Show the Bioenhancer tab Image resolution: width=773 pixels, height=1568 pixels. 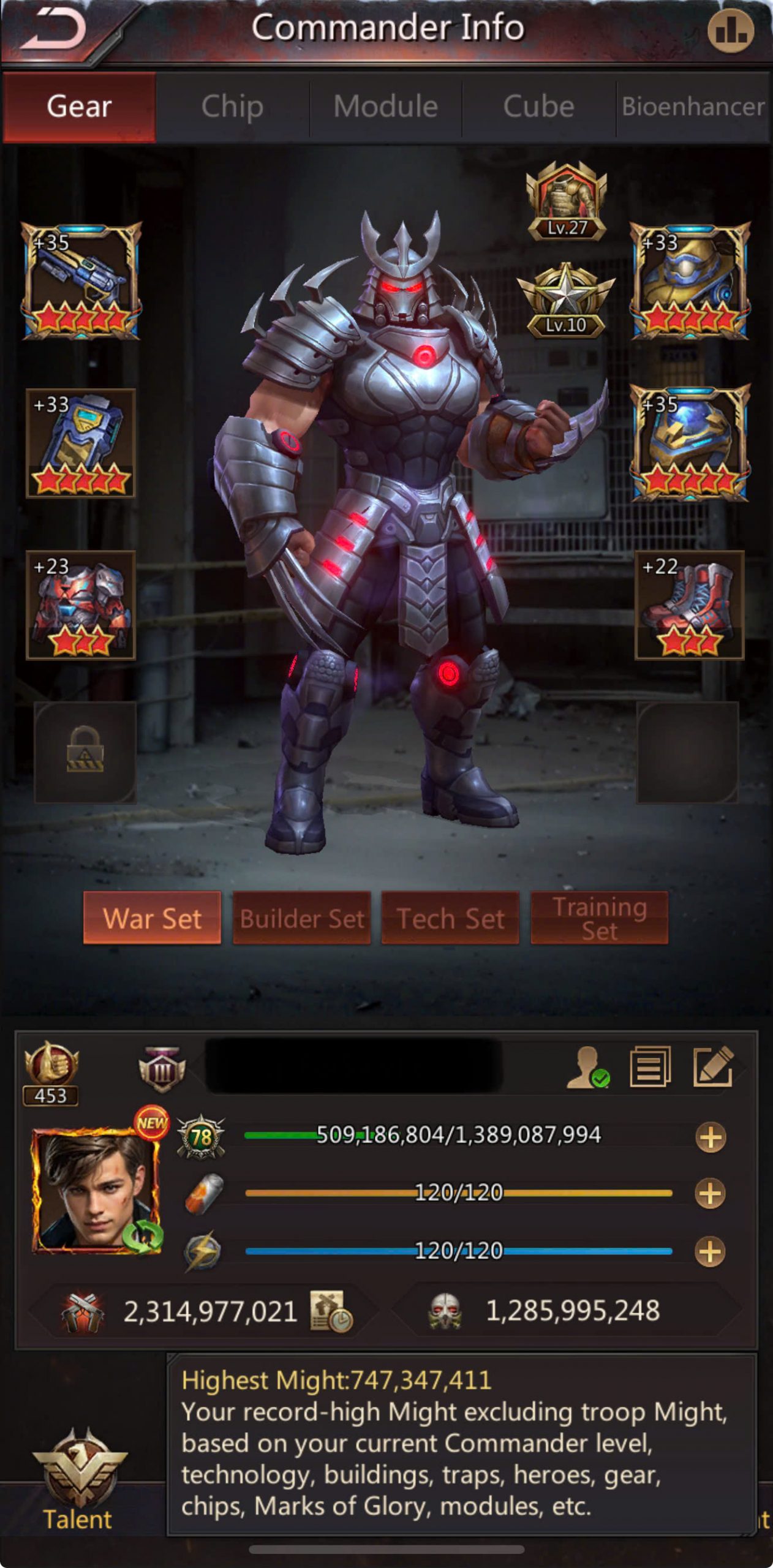click(x=693, y=107)
